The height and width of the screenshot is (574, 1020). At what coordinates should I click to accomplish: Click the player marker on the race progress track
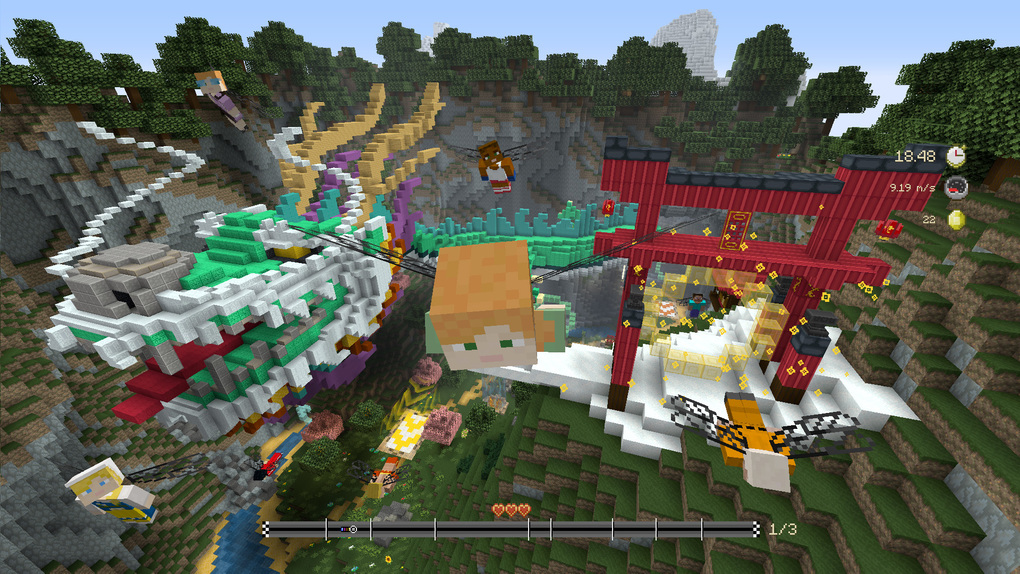click(350, 528)
